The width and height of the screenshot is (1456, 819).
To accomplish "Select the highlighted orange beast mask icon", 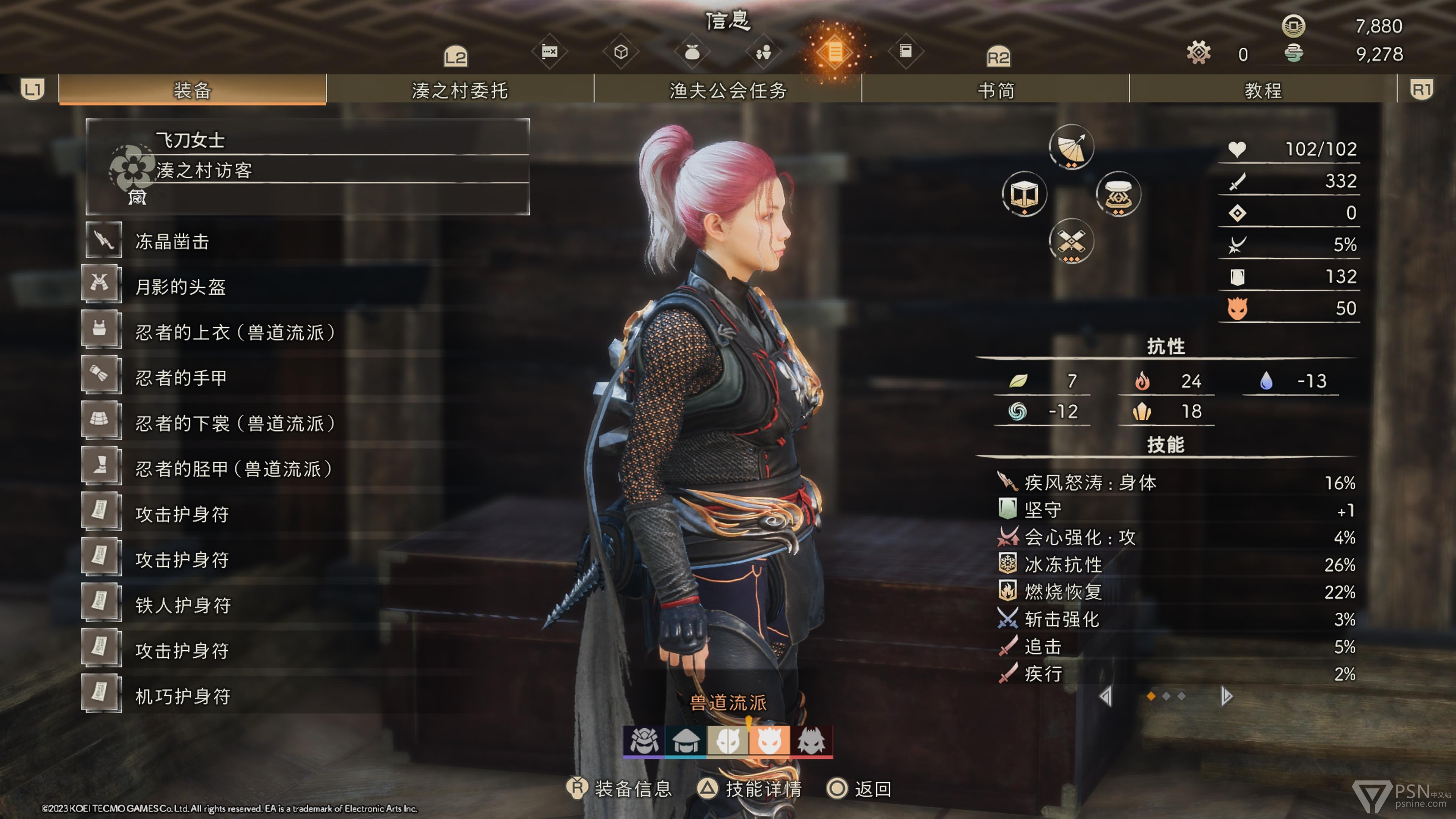I will coord(769,741).
